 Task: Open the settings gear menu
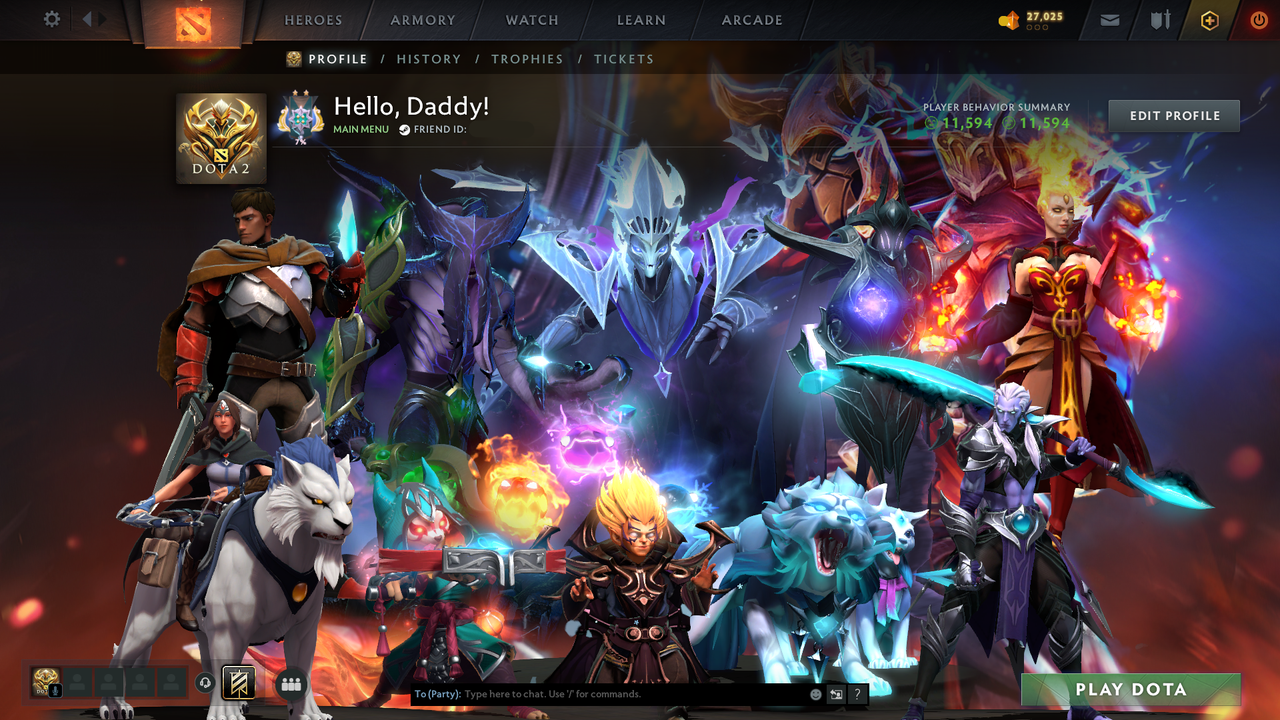click(51, 19)
